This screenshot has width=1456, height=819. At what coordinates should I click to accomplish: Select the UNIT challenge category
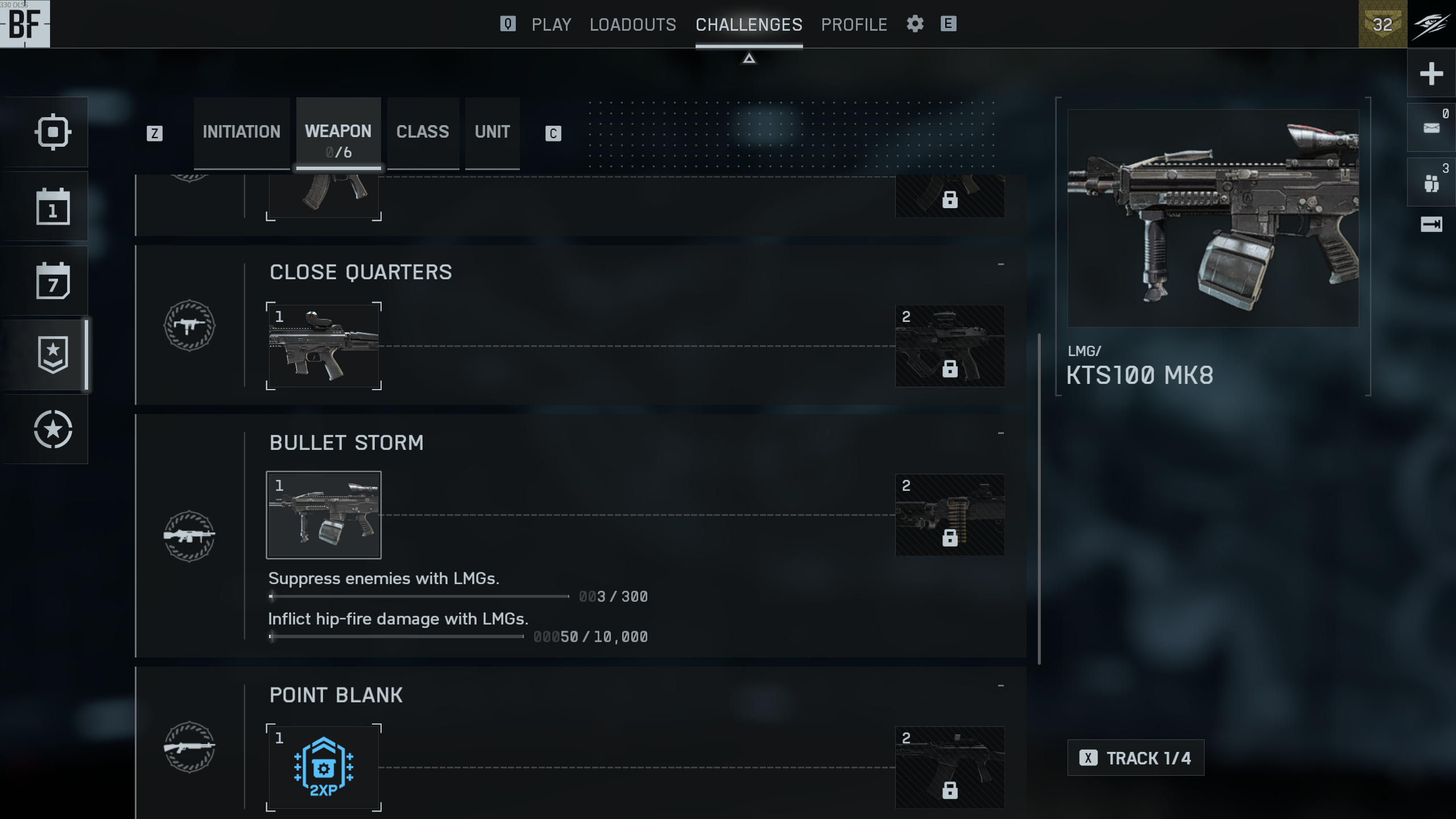click(492, 132)
